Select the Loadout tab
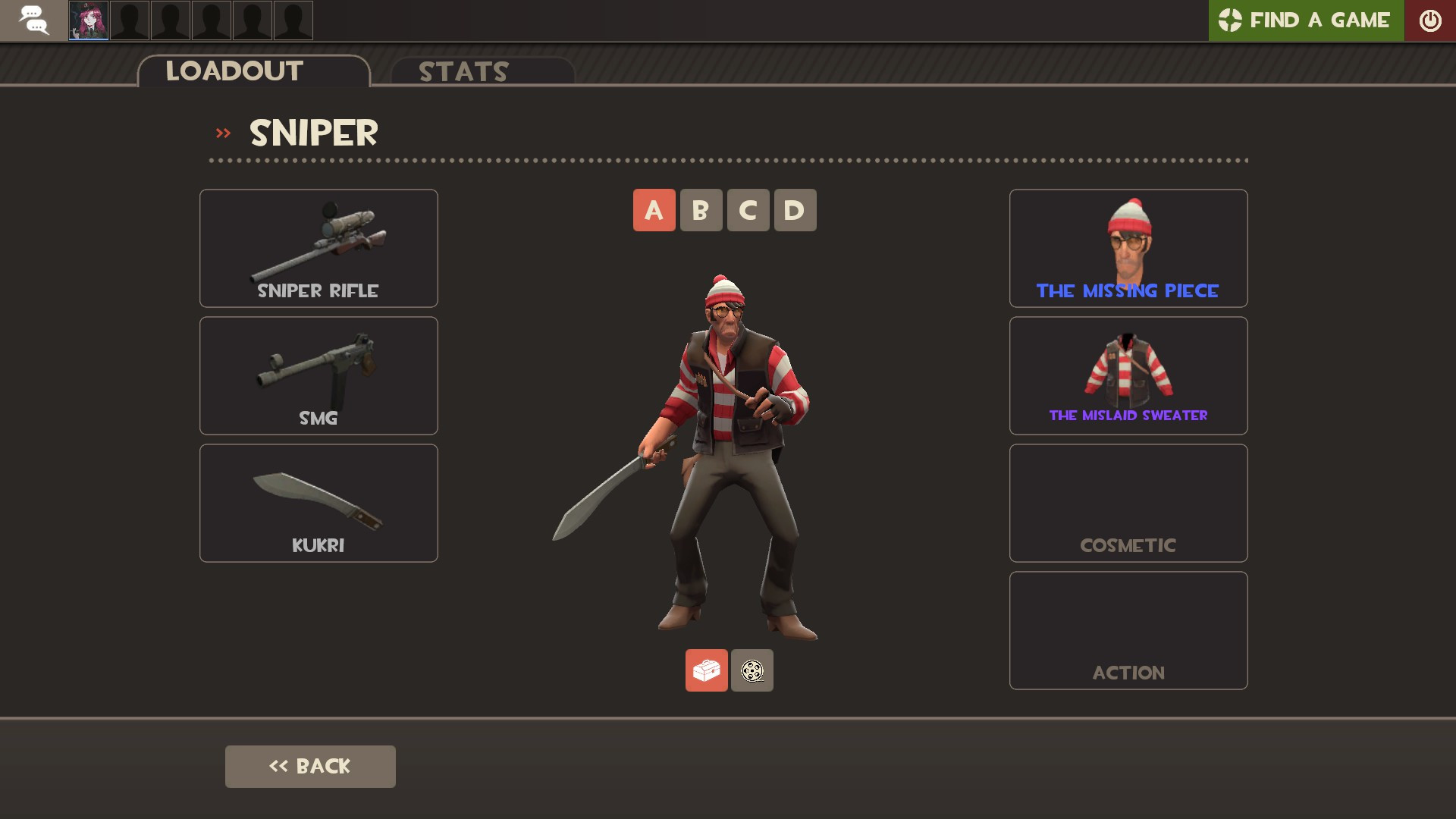1456x819 pixels. click(x=234, y=71)
